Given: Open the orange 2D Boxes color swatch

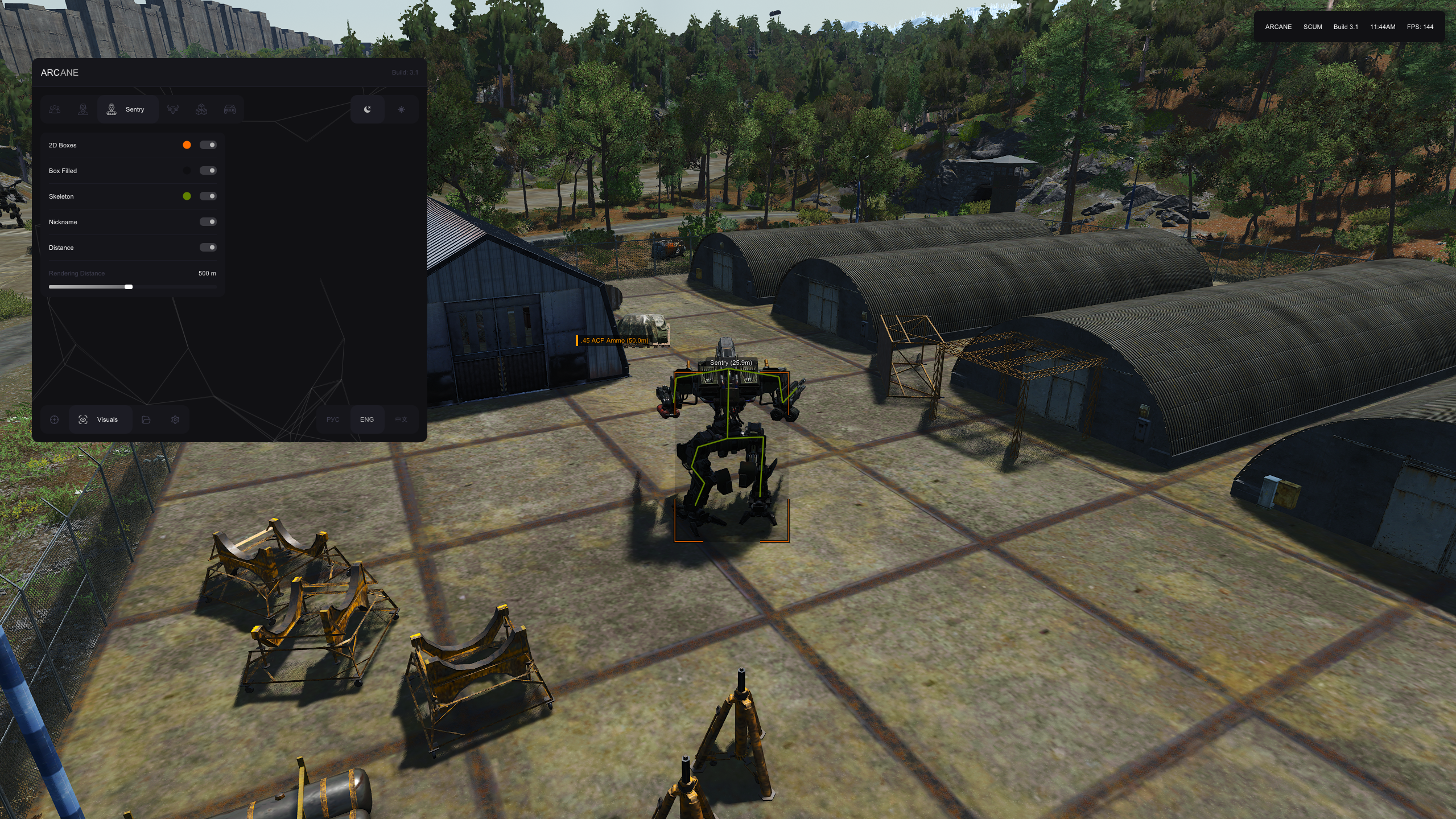Looking at the screenshot, I should [x=187, y=145].
